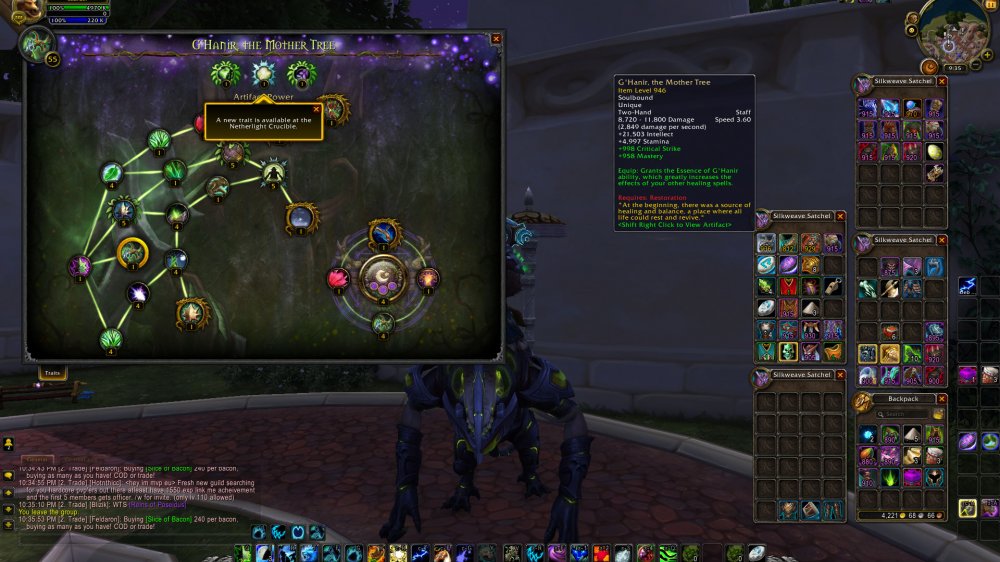
Task: Zoom in on the minimap
Action: pos(988,42)
